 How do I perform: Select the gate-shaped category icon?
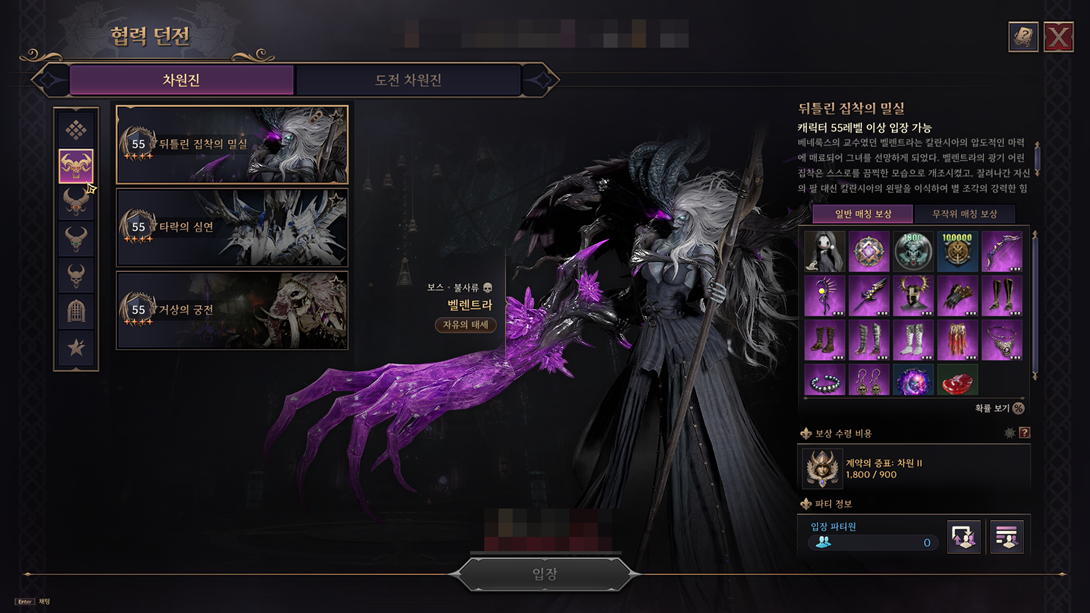76,311
